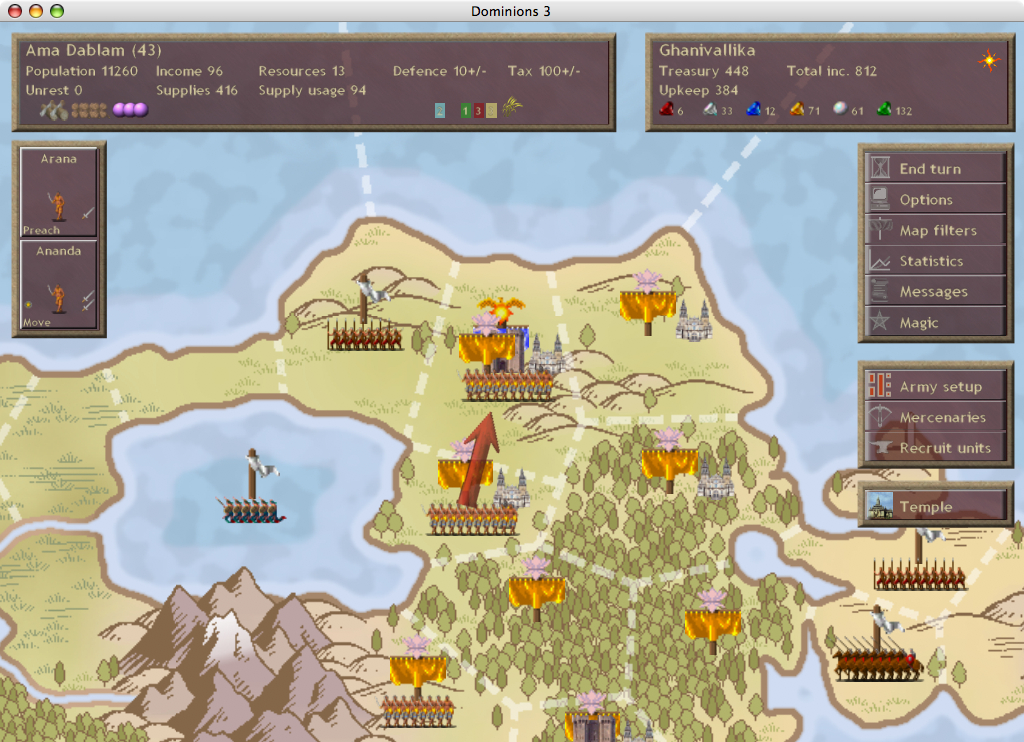View turn Messages

tap(935, 292)
